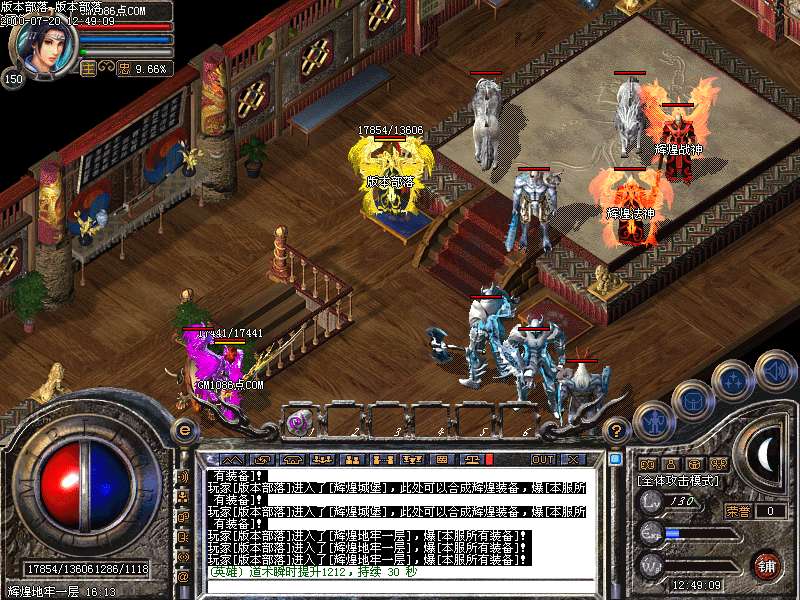Click the chat text input line
Viewport: 800px width, 600px height.
pyautogui.click(x=400, y=585)
